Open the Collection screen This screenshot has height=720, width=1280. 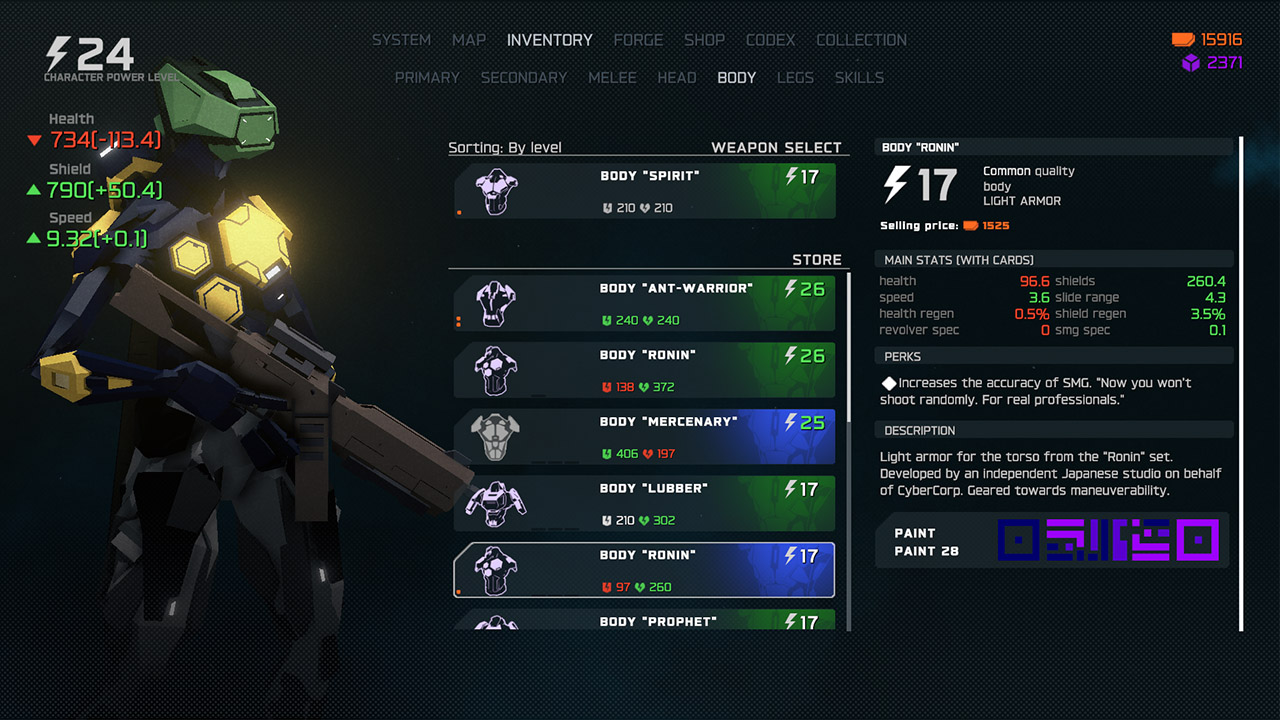pos(861,40)
